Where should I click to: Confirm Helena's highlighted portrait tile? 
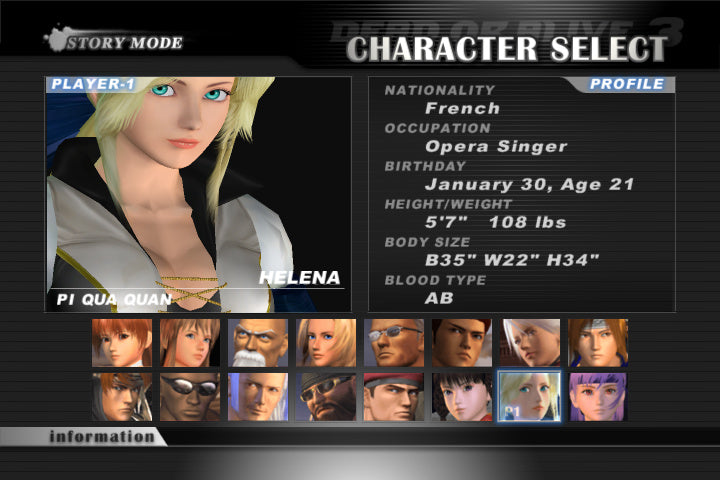pos(530,397)
